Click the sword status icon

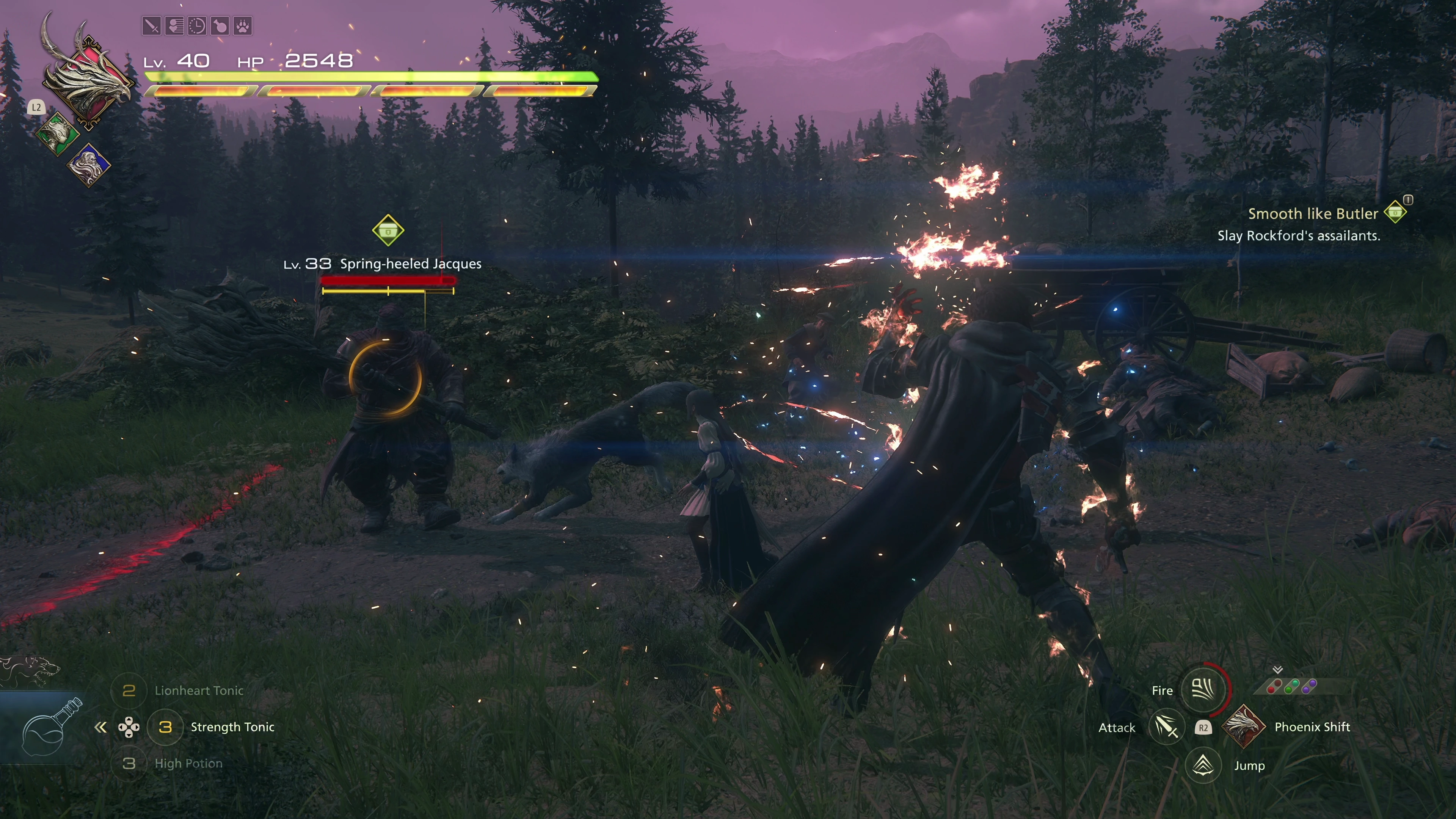152,26
